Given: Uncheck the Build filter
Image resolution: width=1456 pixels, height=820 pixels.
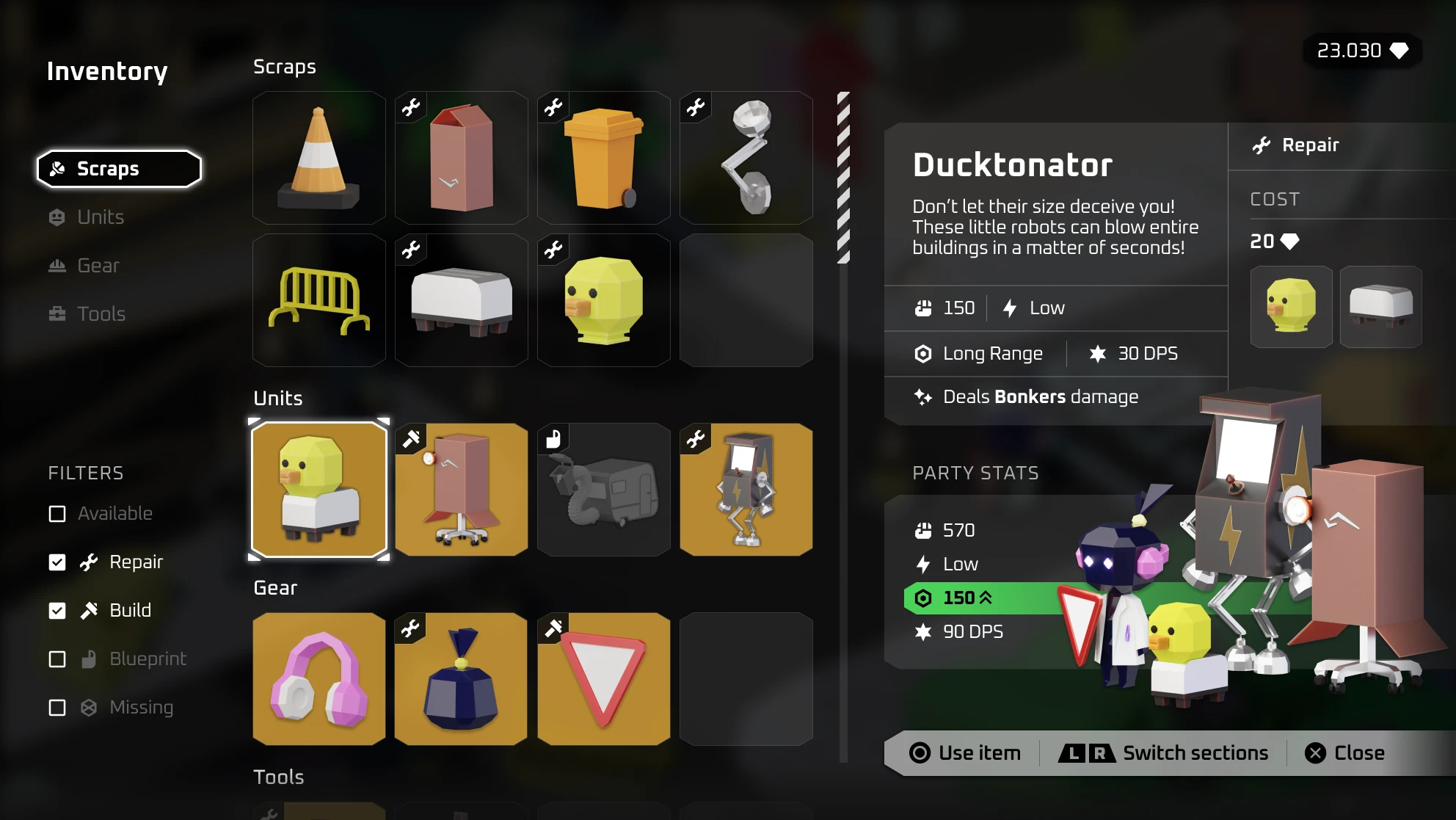Looking at the screenshot, I should pyautogui.click(x=57, y=610).
